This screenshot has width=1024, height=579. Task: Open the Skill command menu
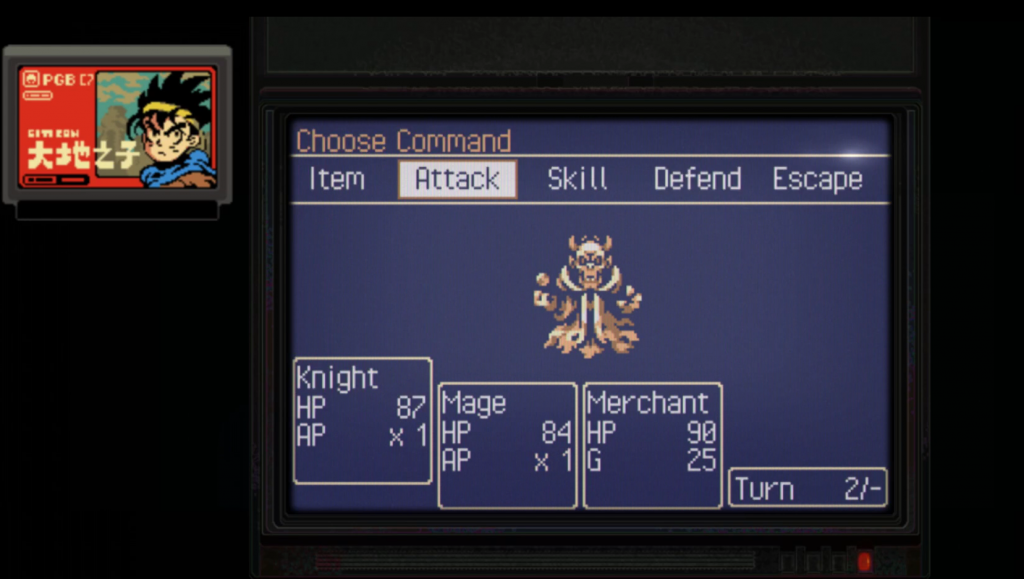point(577,180)
